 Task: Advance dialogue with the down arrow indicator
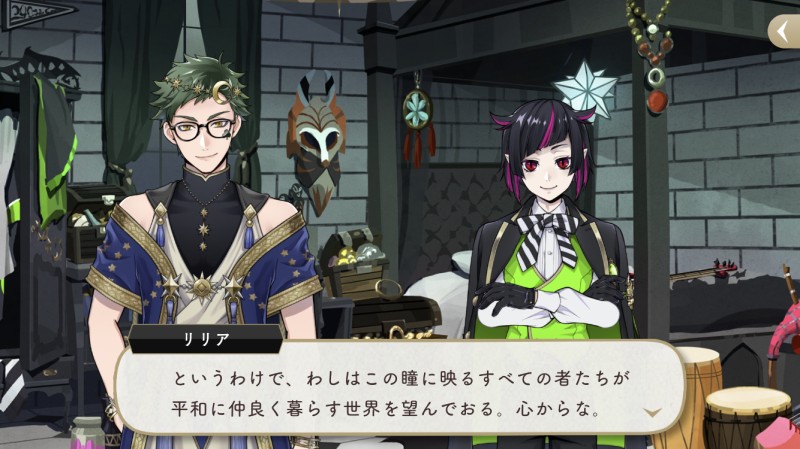(x=653, y=412)
